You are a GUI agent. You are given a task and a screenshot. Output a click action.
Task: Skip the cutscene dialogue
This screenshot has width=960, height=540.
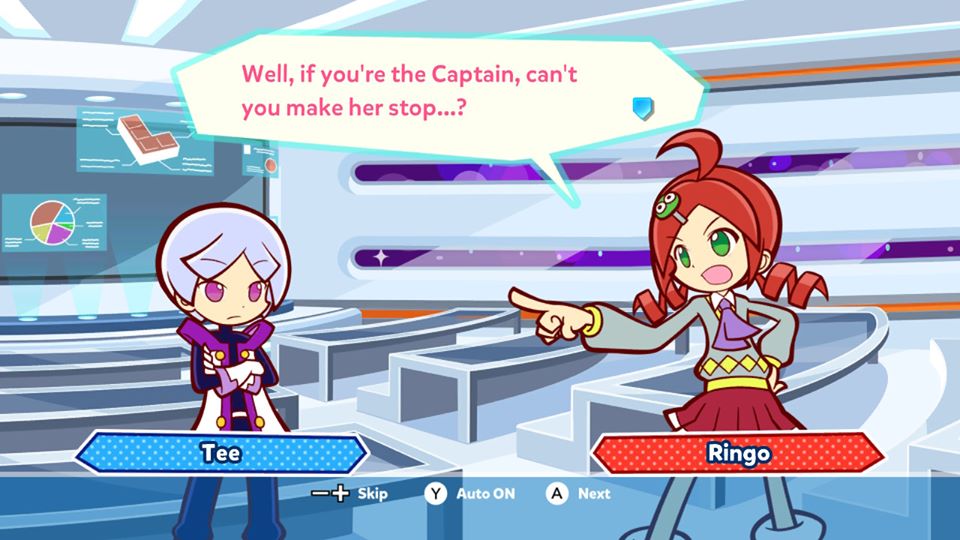(350, 493)
